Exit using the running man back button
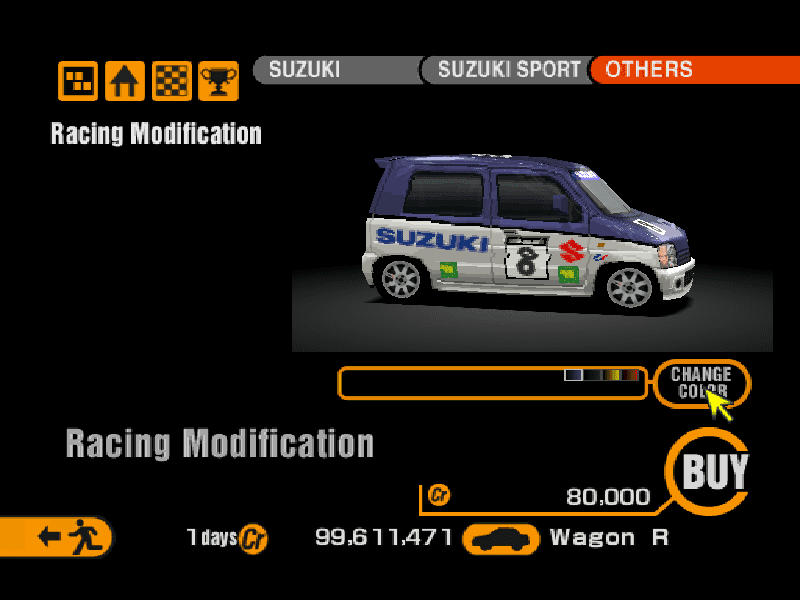 [x=60, y=537]
